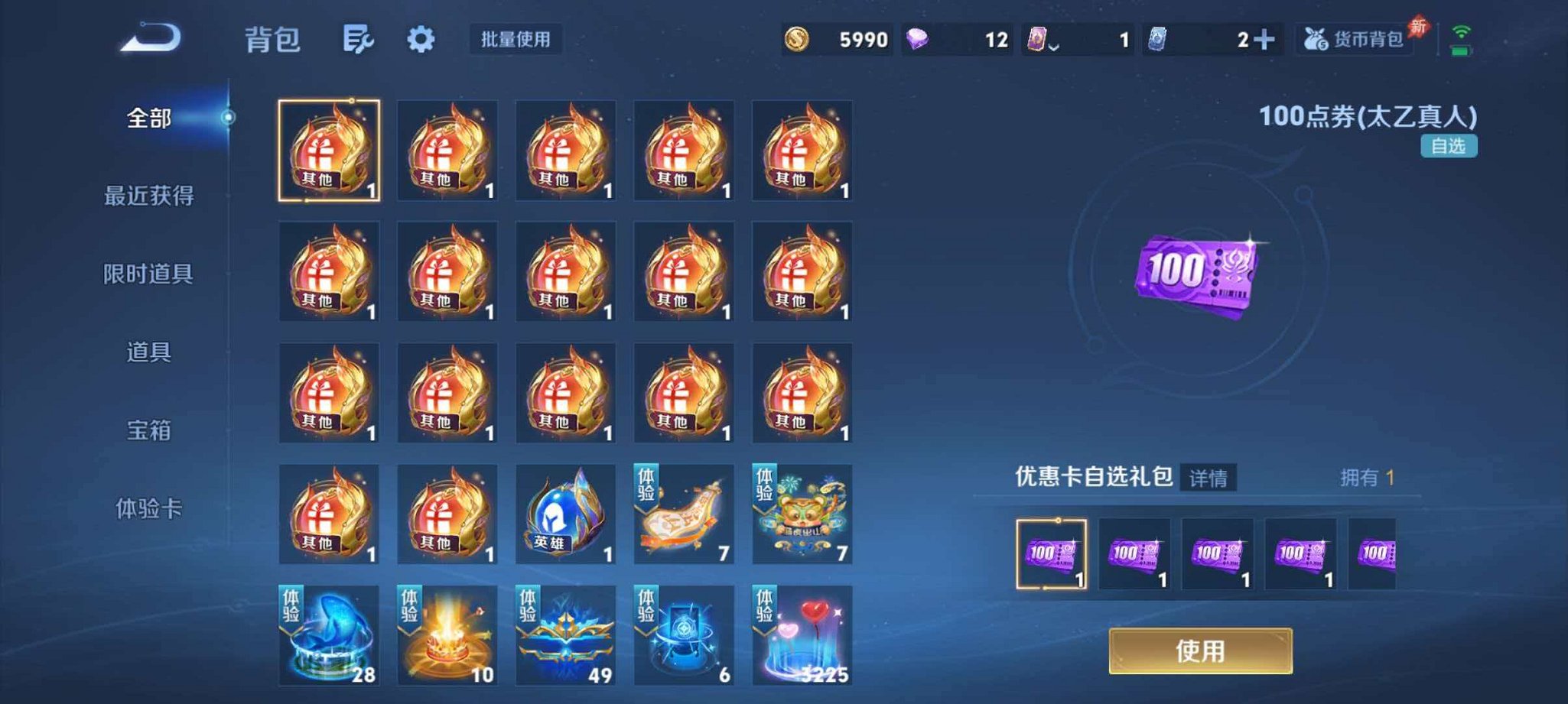Open the 货币背包 currency bag
The height and width of the screenshot is (704, 1568).
point(1352,42)
